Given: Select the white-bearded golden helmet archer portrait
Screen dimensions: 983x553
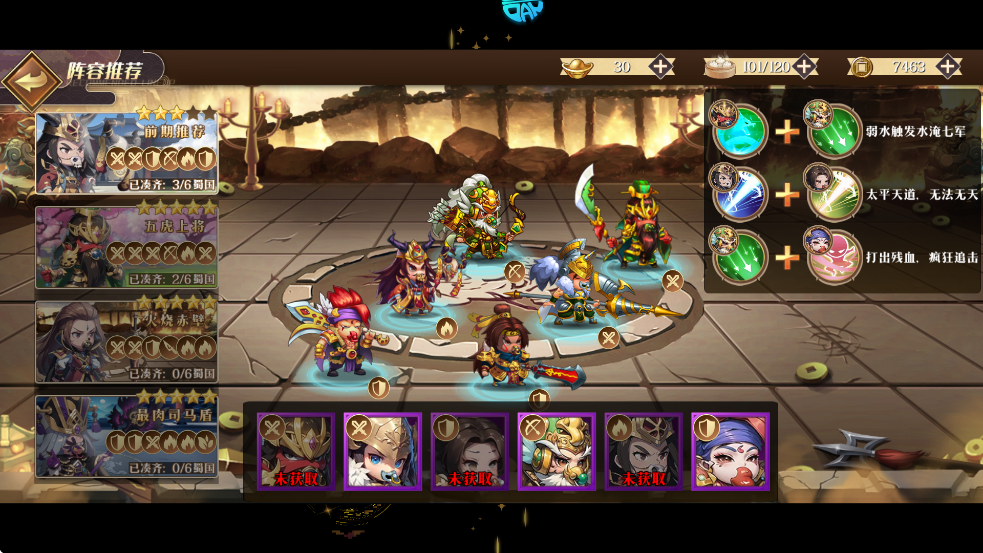Looking at the screenshot, I should pyautogui.click(x=557, y=452).
